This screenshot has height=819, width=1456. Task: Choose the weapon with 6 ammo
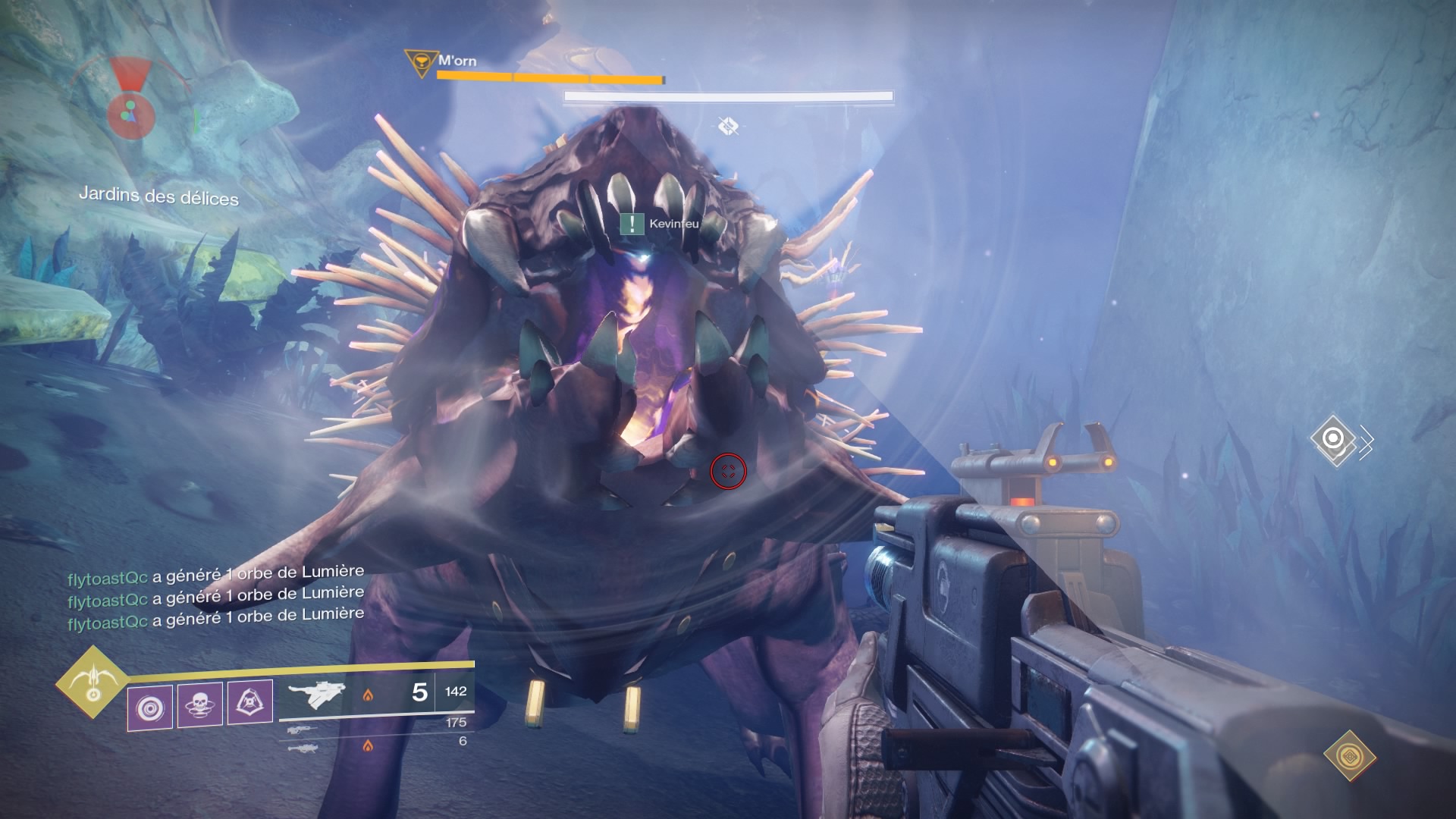pyautogui.click(x=302, y=748)
